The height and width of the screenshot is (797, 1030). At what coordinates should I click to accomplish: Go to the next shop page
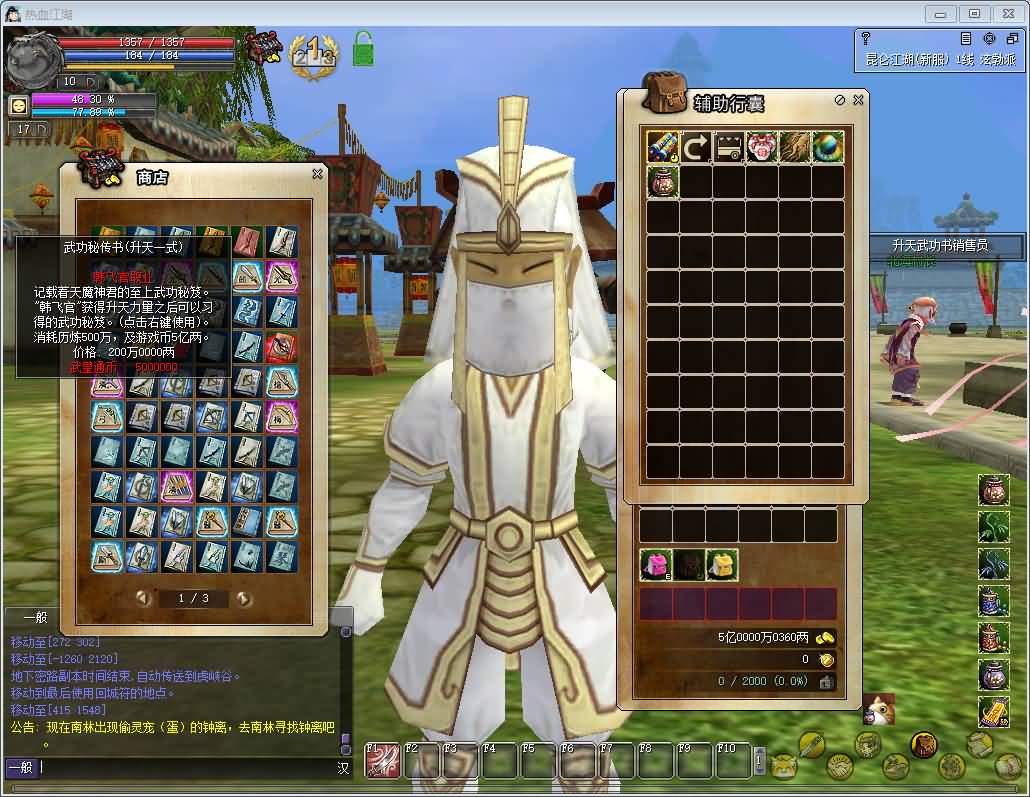pos(243,599)
